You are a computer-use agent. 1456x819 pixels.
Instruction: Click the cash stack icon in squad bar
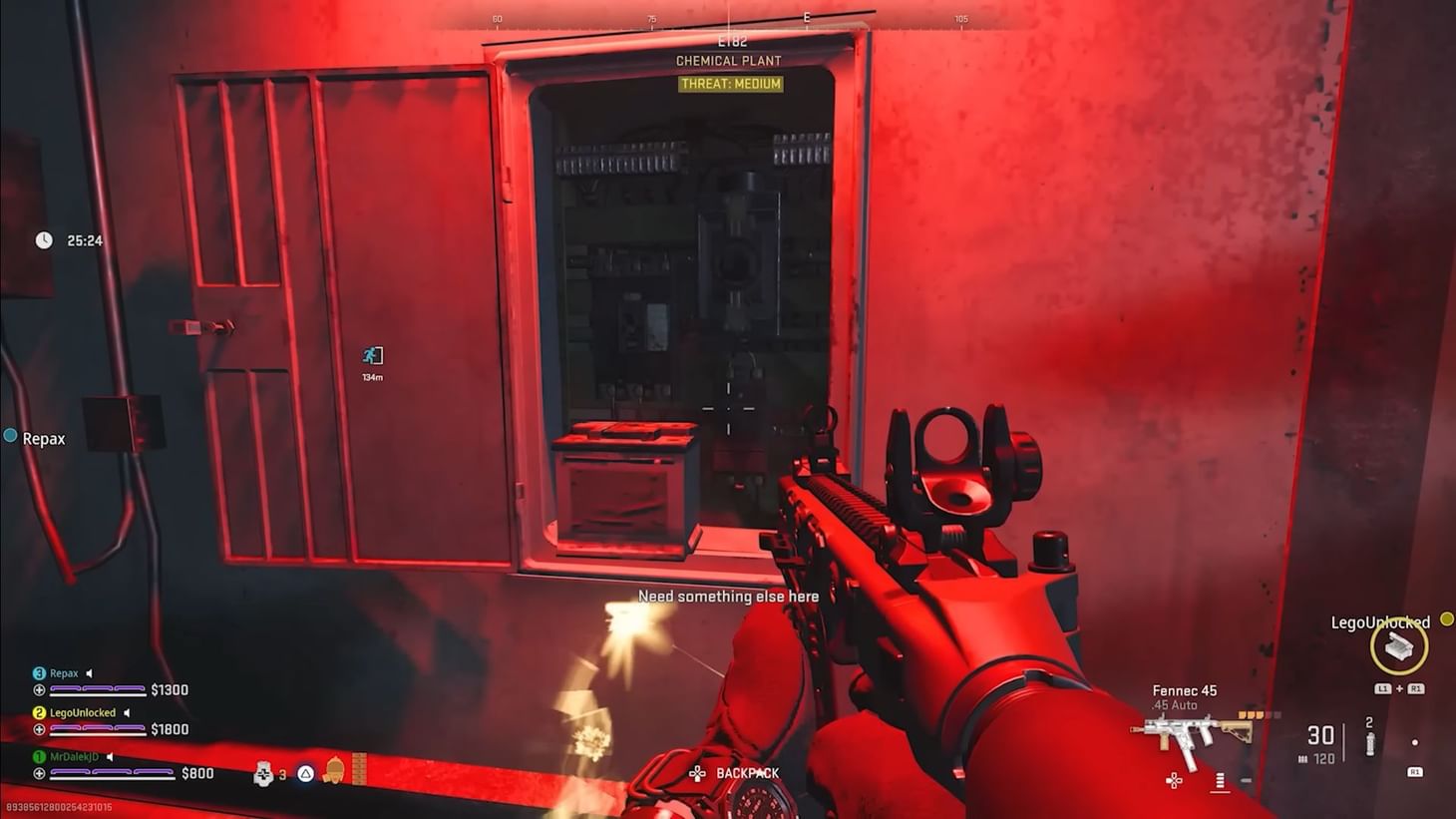pyautogui.click(x=359, y=770)
